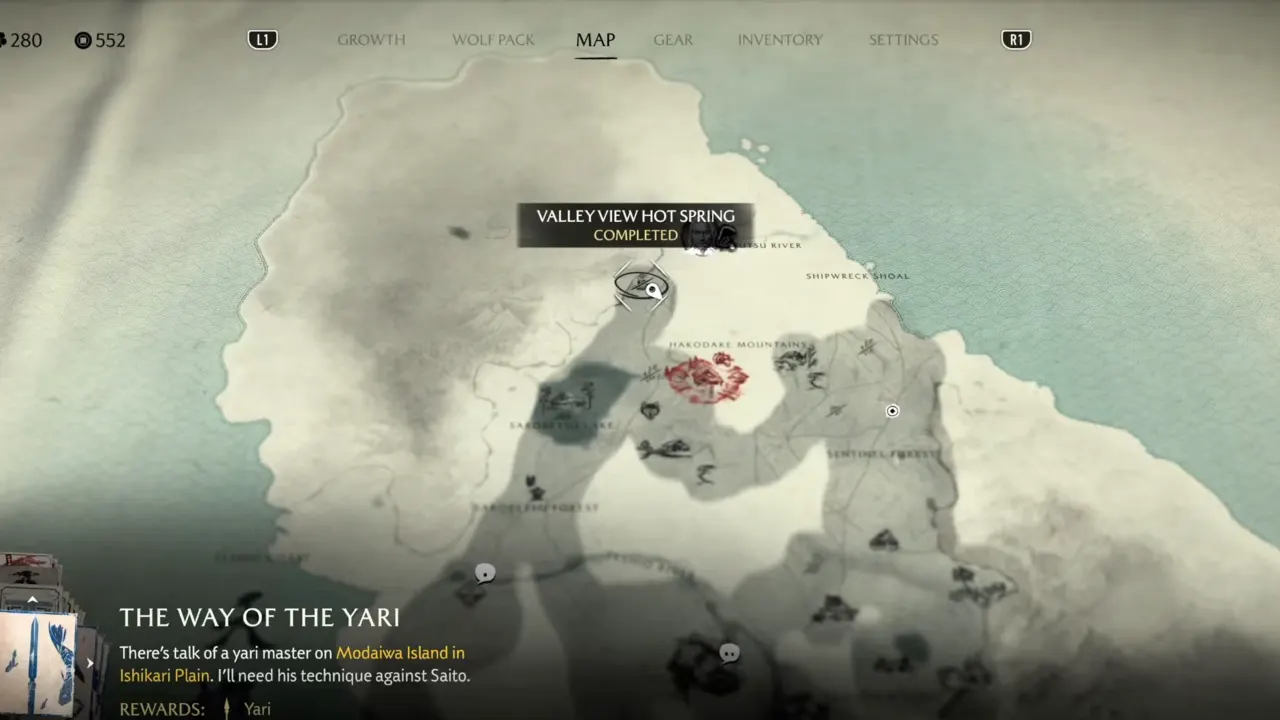Screen dimensions: 1280x720
Task: Open The Way of the Yari quest card
Action: (x=40, y=660)
